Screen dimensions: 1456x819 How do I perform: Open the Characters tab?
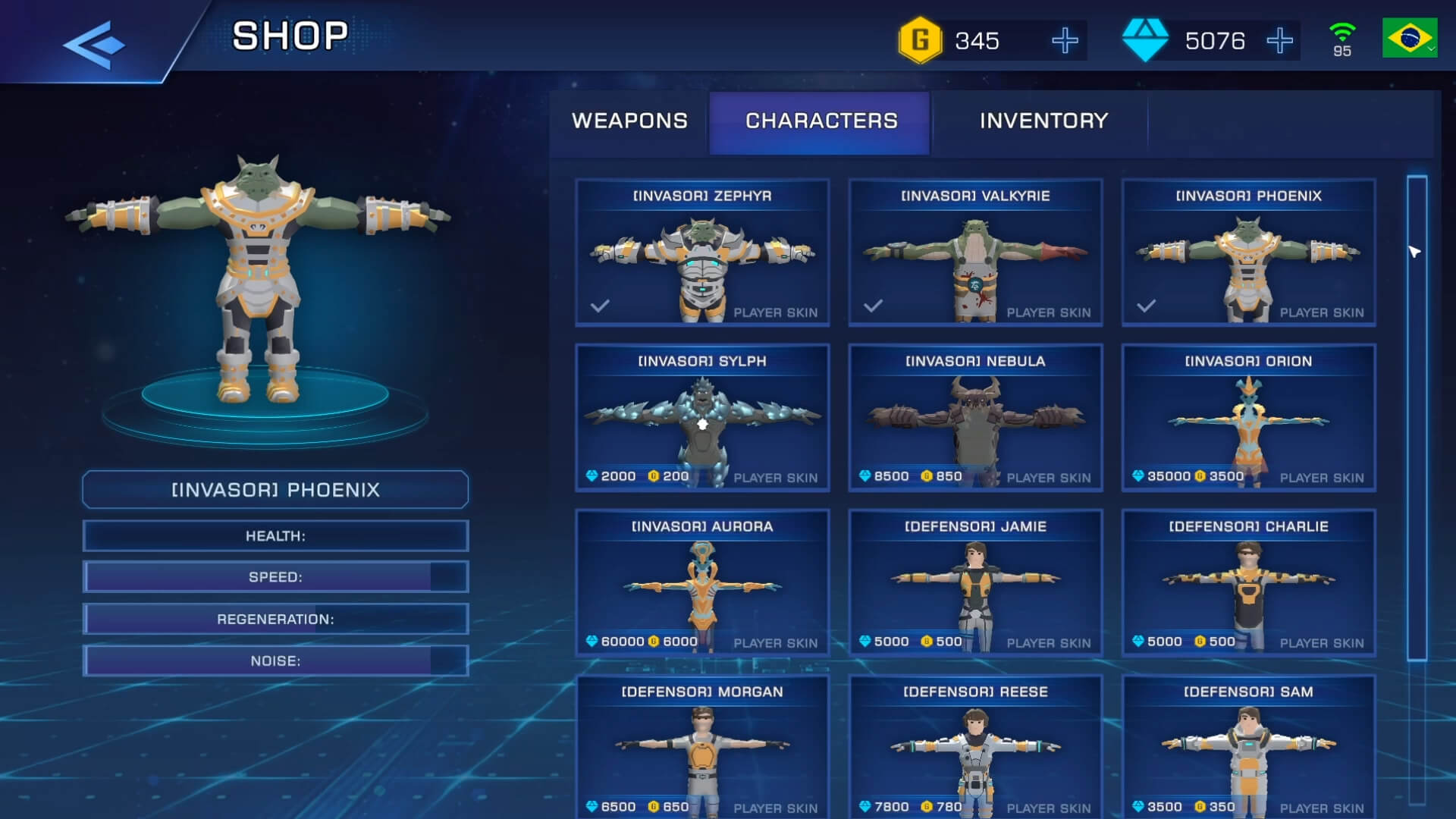(821, 121)
